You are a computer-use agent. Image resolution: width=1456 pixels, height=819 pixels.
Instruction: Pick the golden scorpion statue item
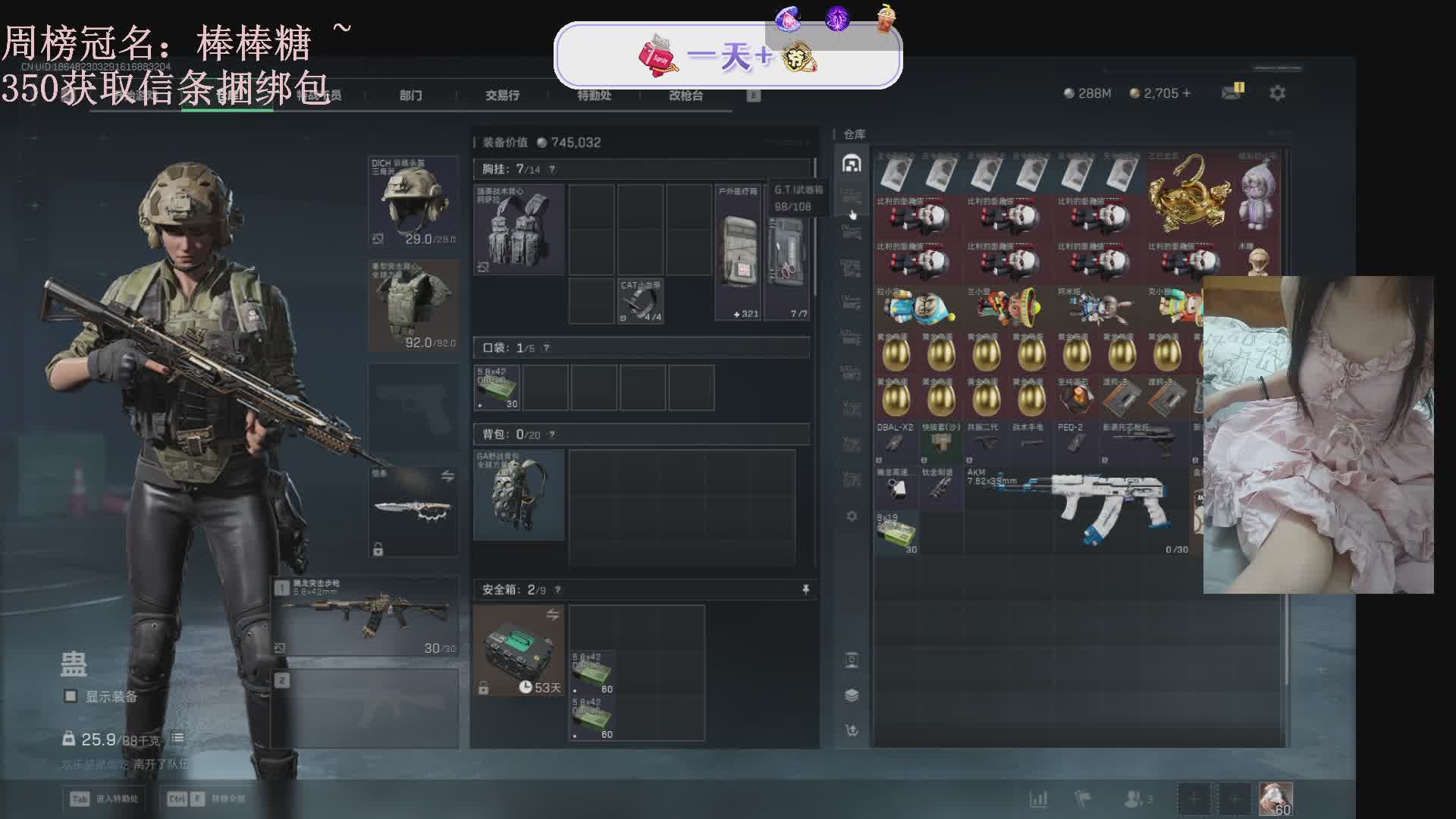click(x=1187, y=193)
